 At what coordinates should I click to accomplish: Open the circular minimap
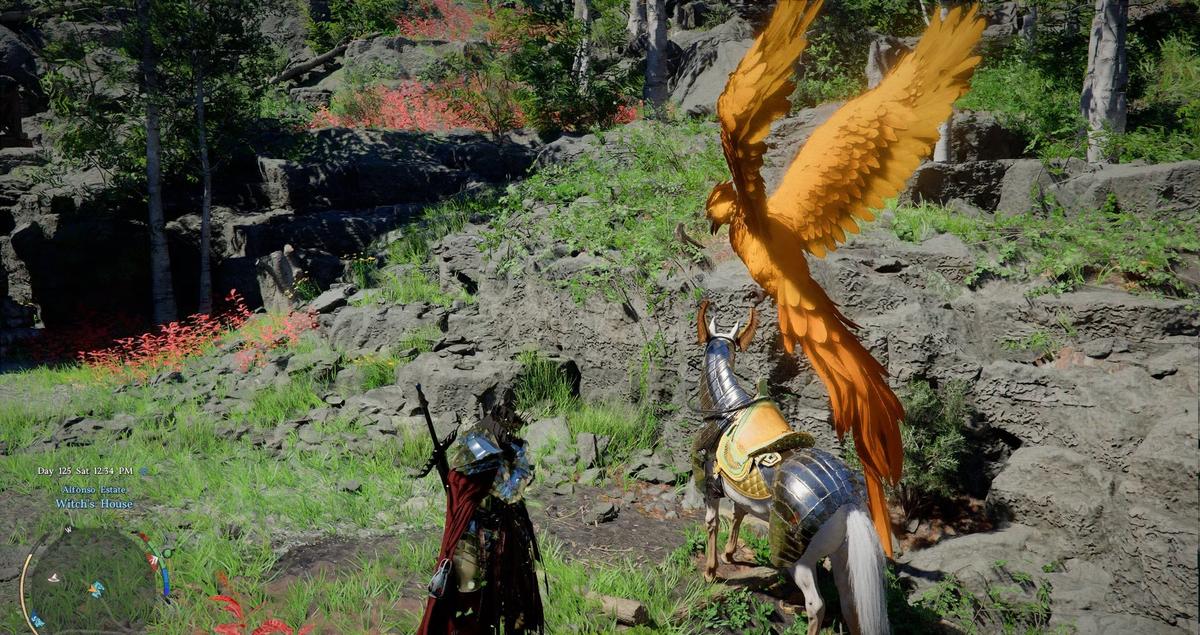pos(88,583)
